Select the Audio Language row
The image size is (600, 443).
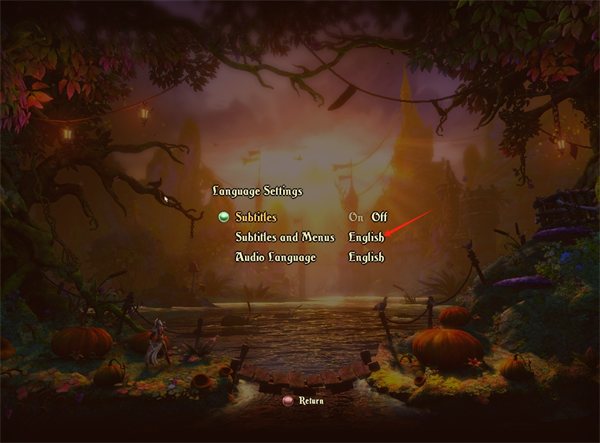tap(275, 257)
